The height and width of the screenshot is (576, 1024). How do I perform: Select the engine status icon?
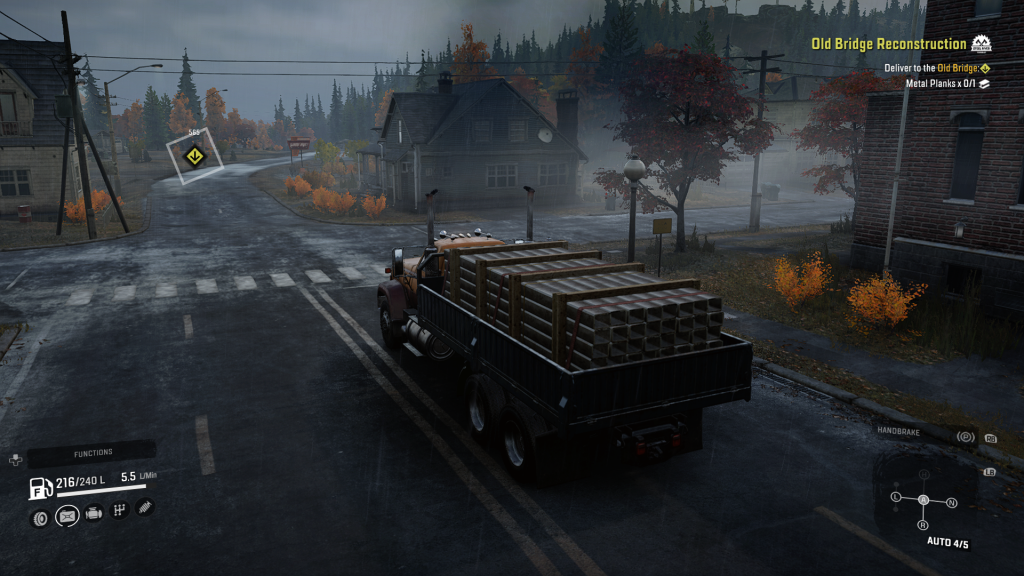tap(94, 514)
